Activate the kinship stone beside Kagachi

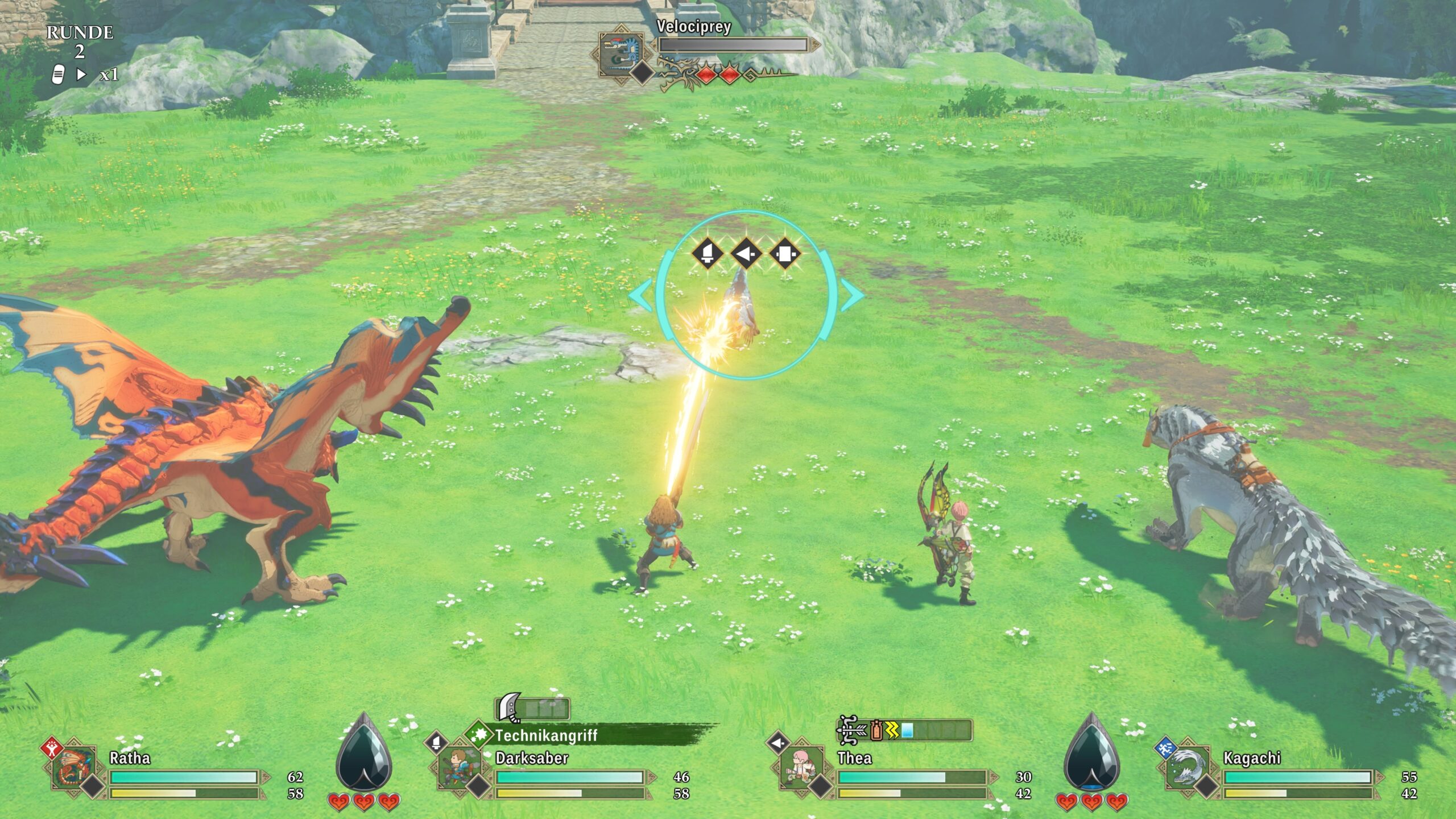pos(1092,754)
